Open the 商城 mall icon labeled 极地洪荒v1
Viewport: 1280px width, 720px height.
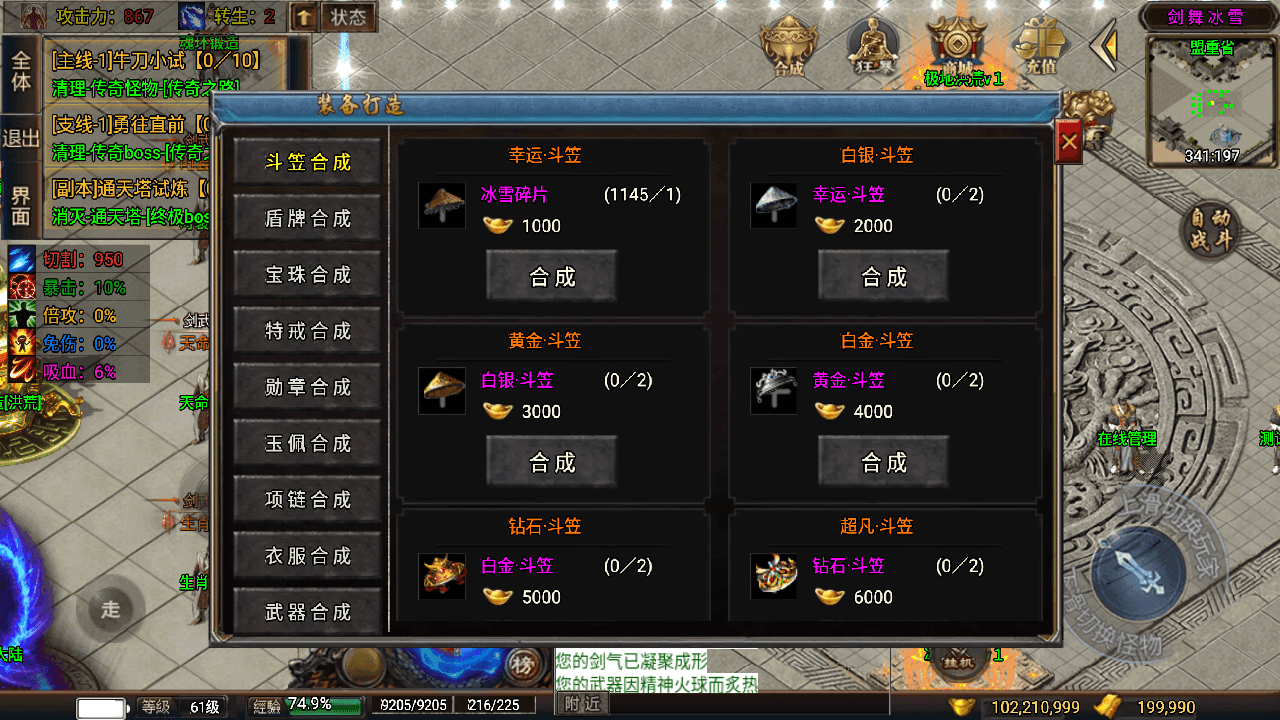[957, 45]
